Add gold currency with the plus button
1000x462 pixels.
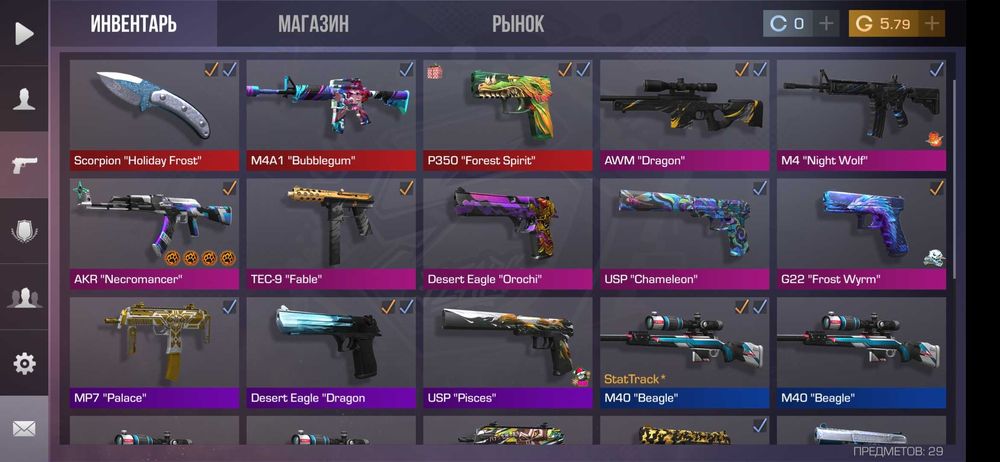pyautogui.click(x=932, y=24)
